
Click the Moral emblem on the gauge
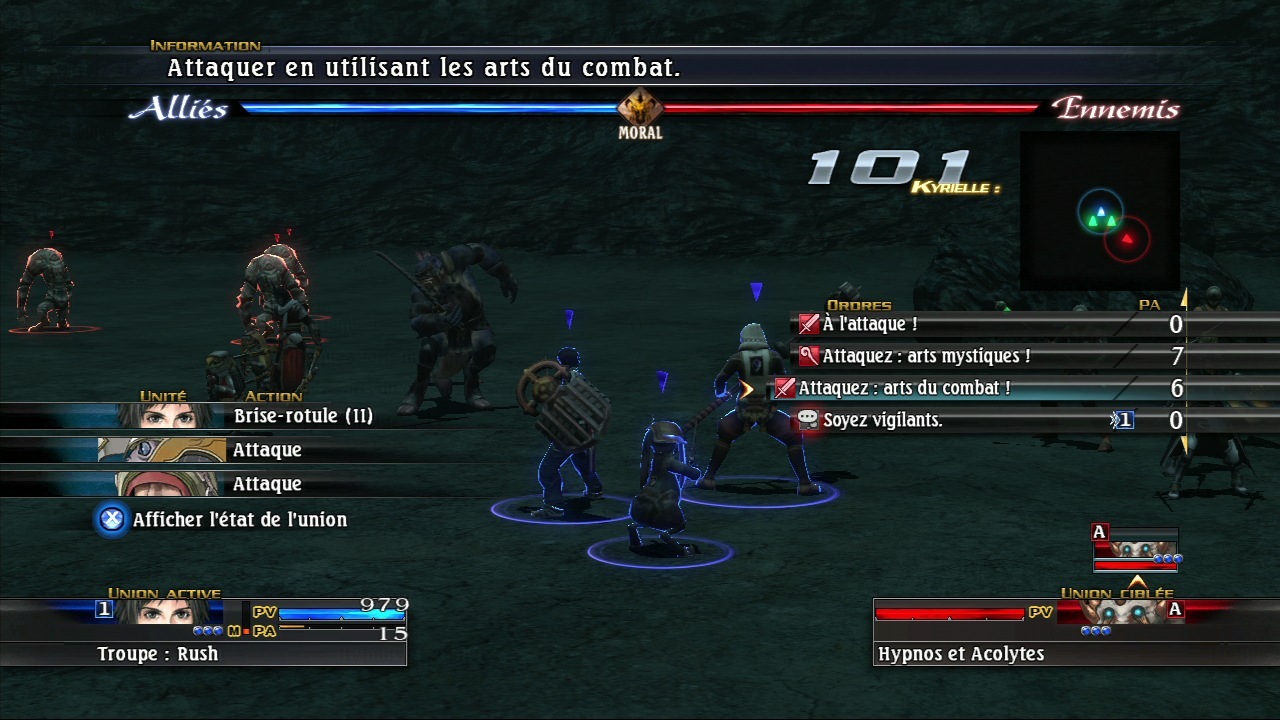[x=640, y=107]
